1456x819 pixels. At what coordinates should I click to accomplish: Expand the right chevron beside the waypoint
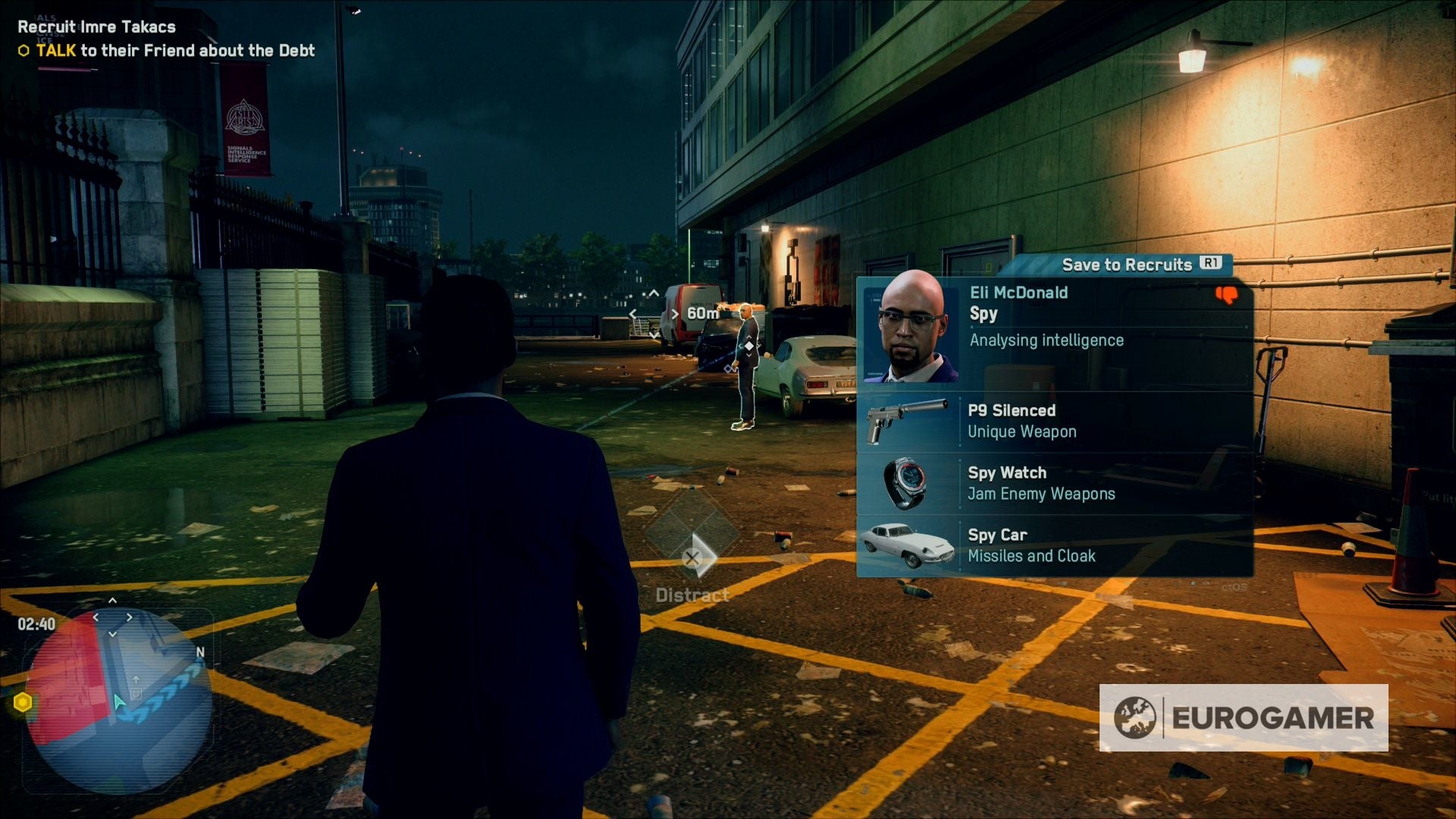(676, 316)
